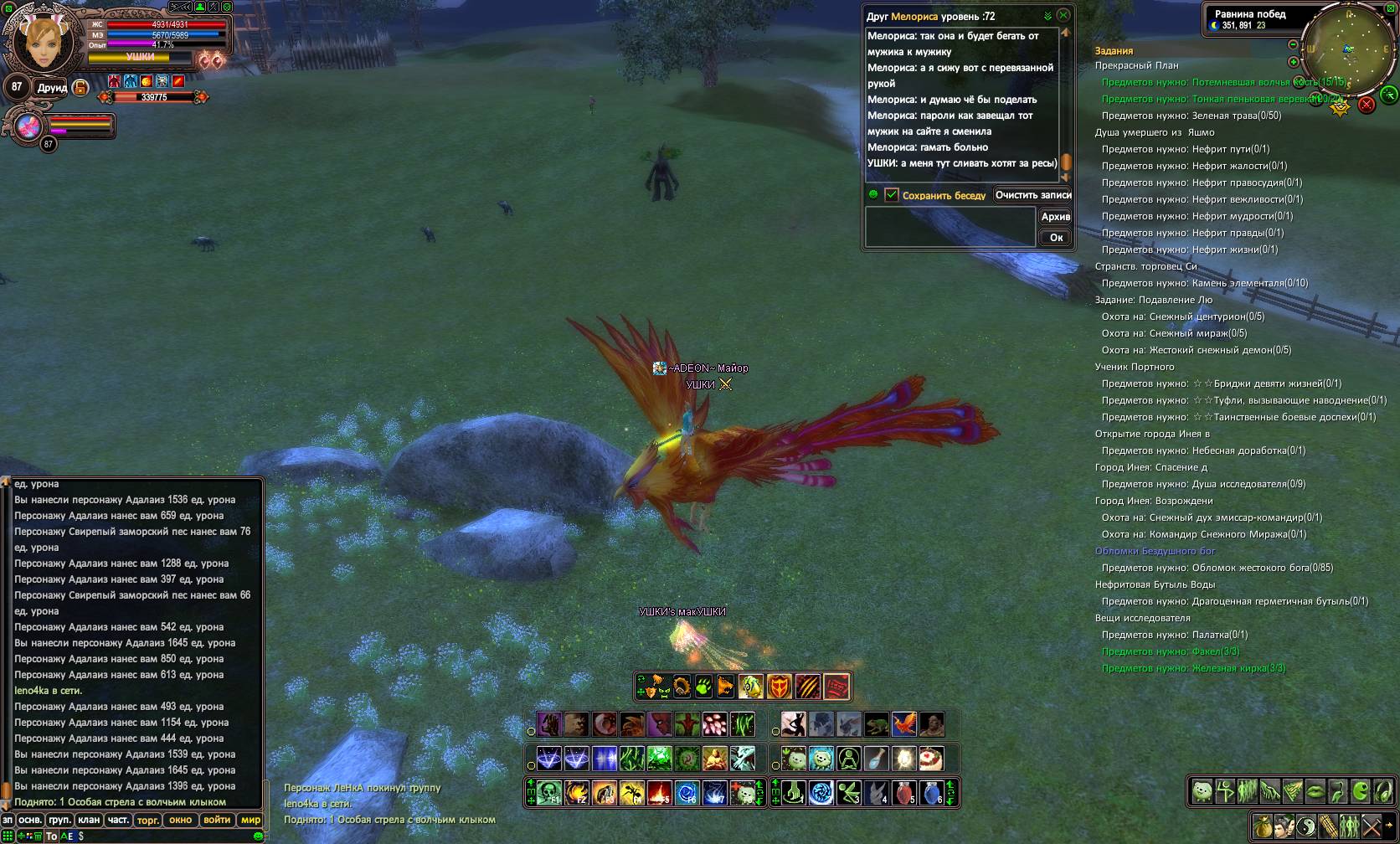This screenshot has height=844, width=1400.
Task: Select the мир chat channel tab
Action: 250,821
